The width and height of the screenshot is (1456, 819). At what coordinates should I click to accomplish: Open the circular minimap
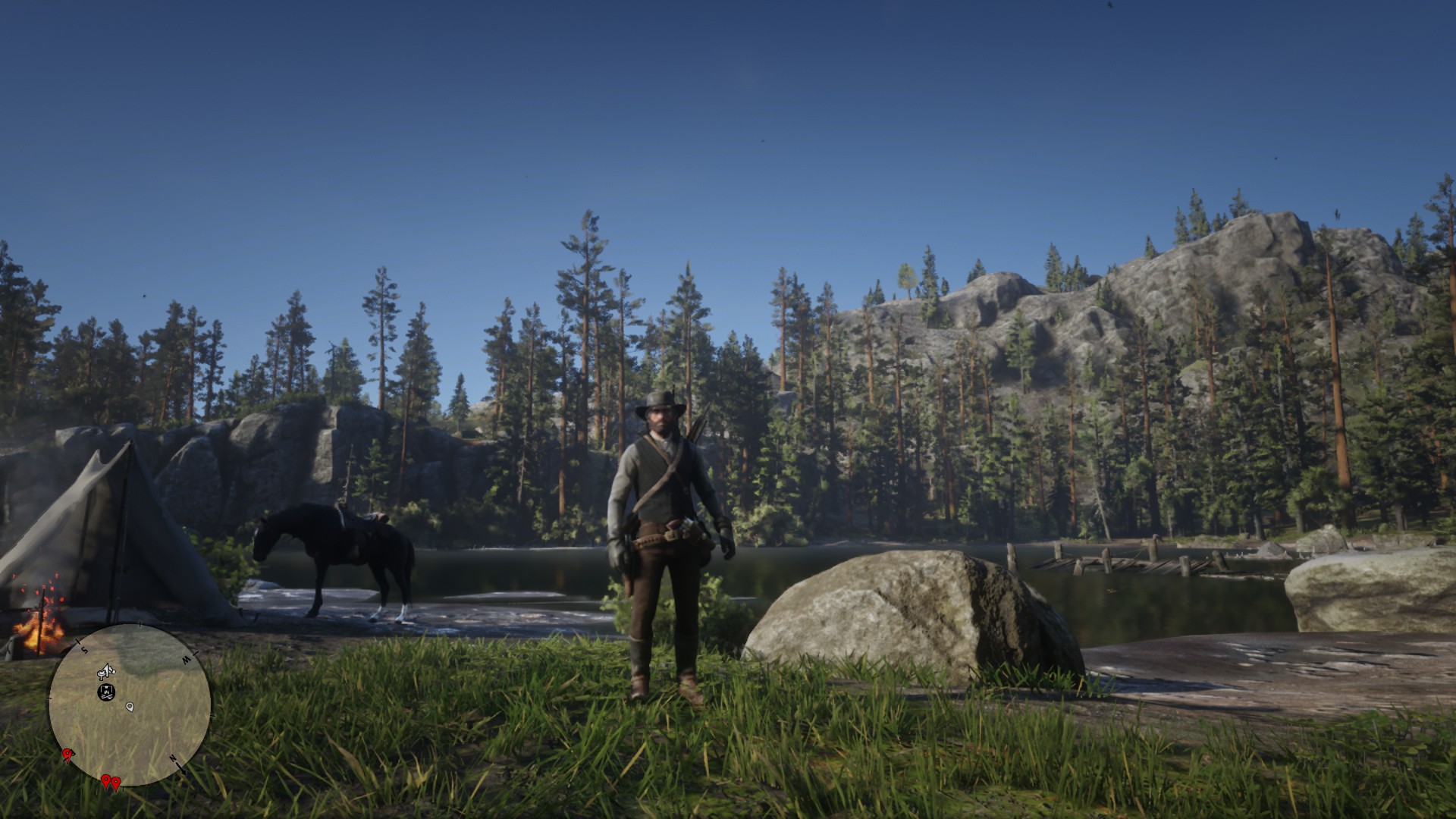(130, 704)
